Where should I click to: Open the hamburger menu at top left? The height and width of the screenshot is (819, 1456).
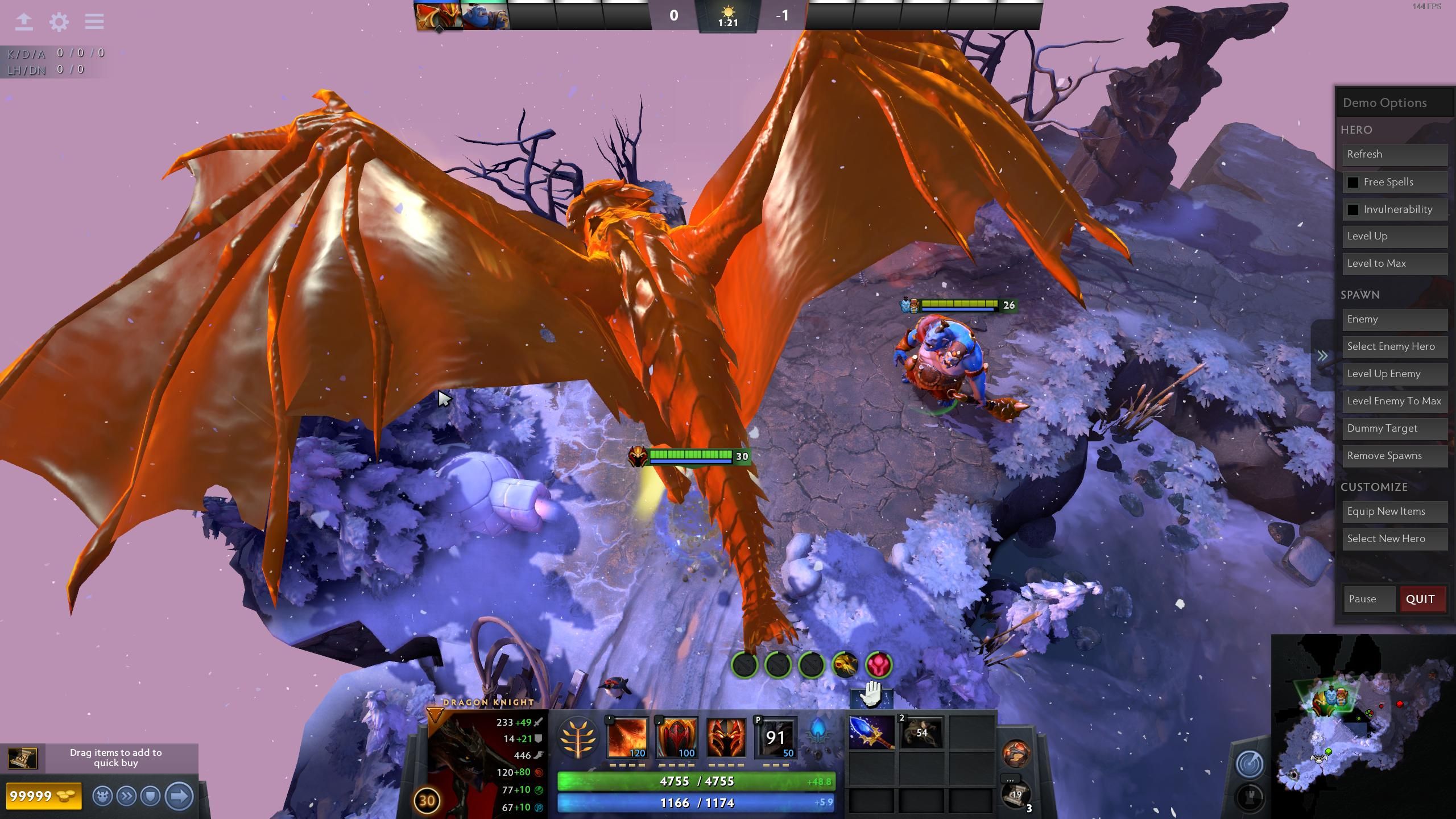pos(94,22)
